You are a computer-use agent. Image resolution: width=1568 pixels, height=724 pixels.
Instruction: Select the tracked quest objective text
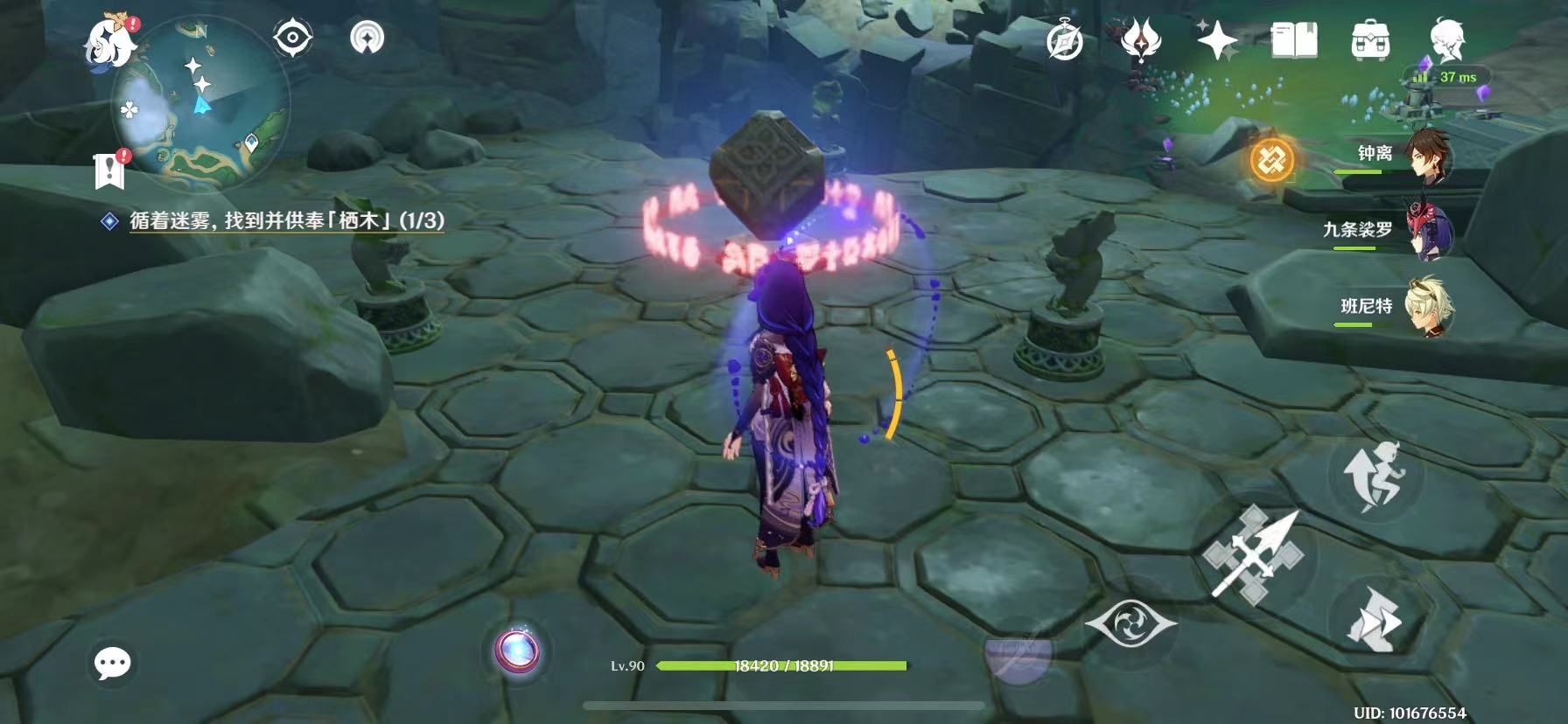click(286, 220)
